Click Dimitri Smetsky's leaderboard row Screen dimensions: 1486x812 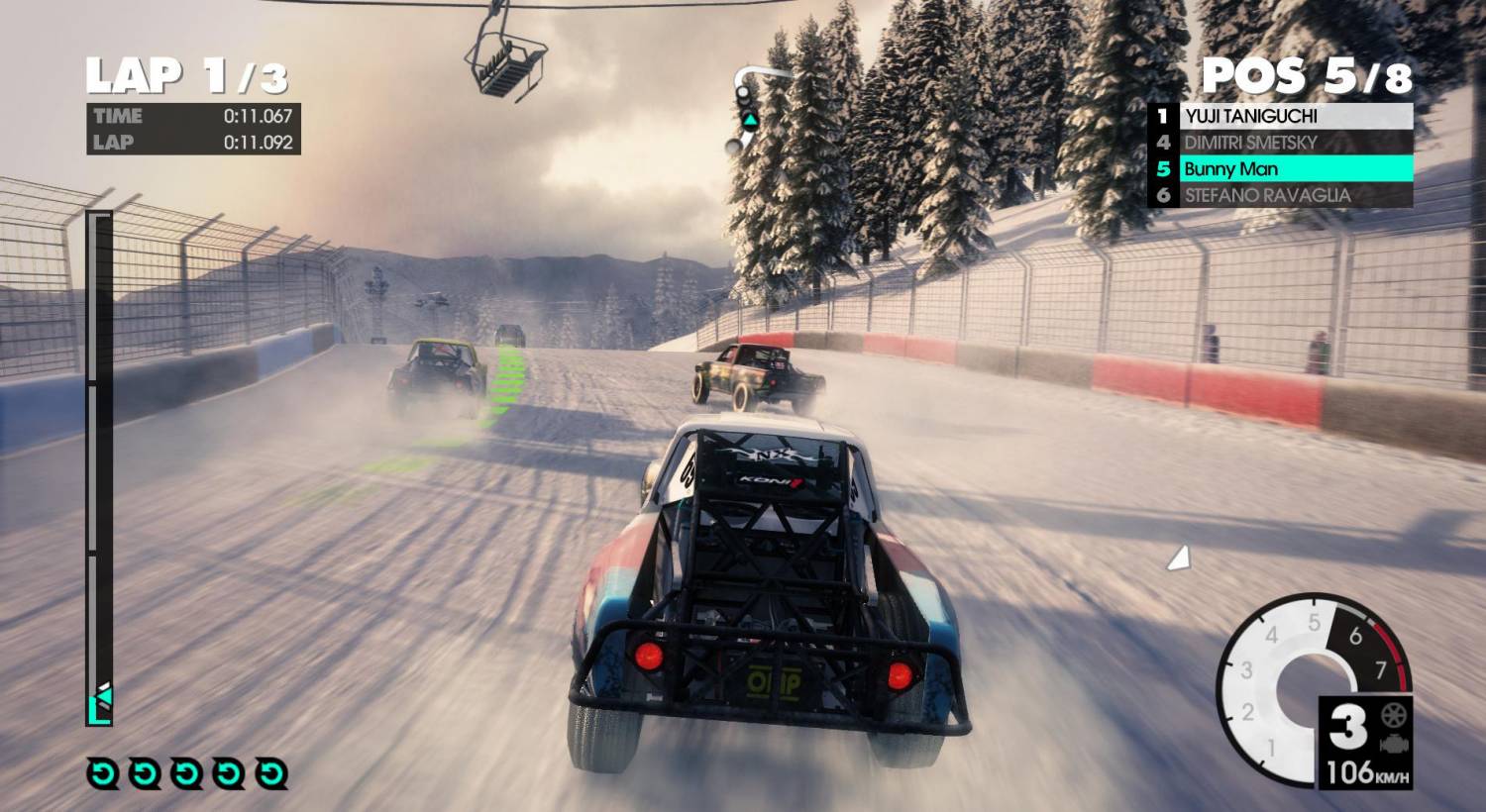1280,143
